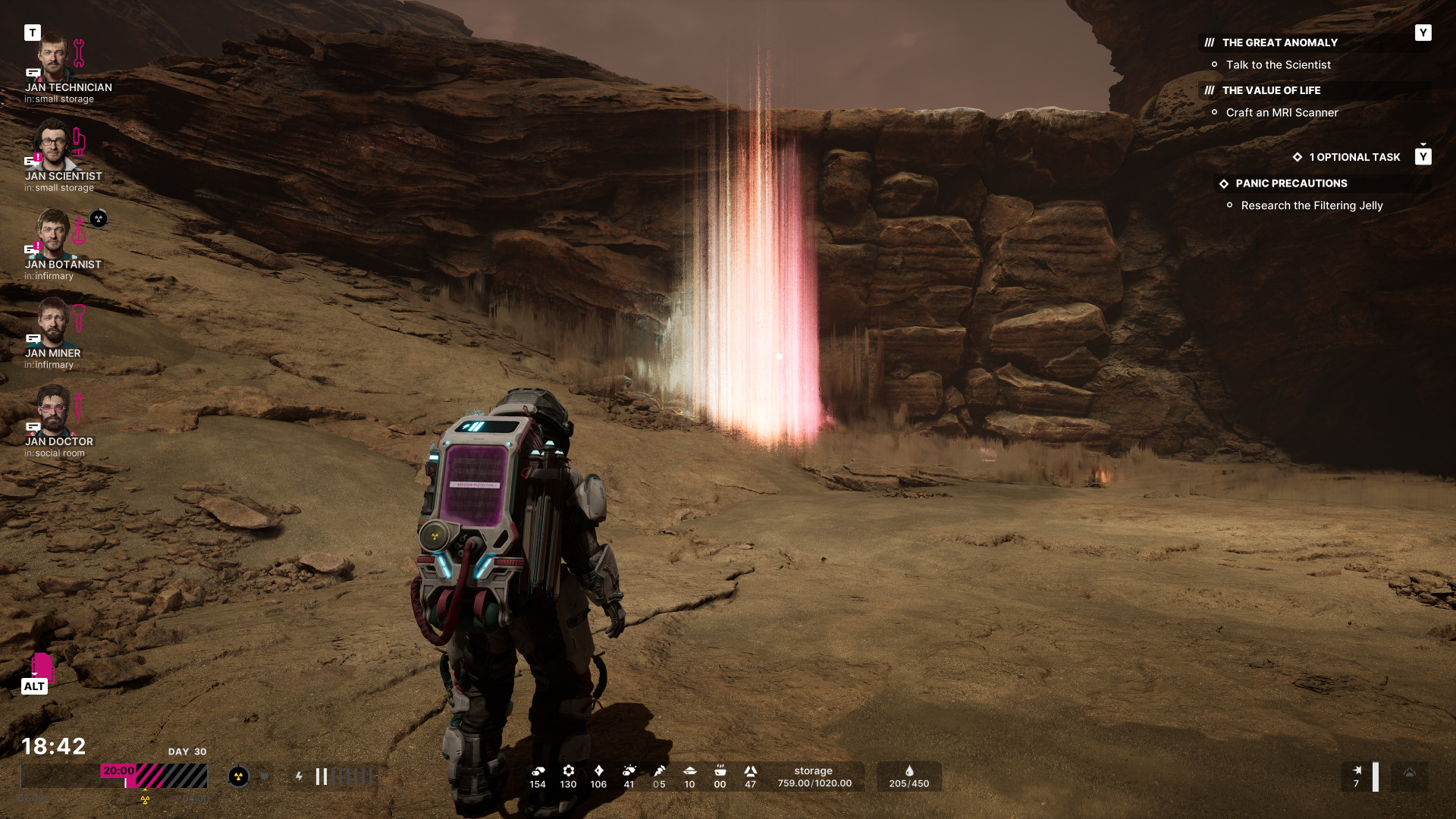
Task: Select the Jan Scientist portrait
Action: (x=53, y=146)
